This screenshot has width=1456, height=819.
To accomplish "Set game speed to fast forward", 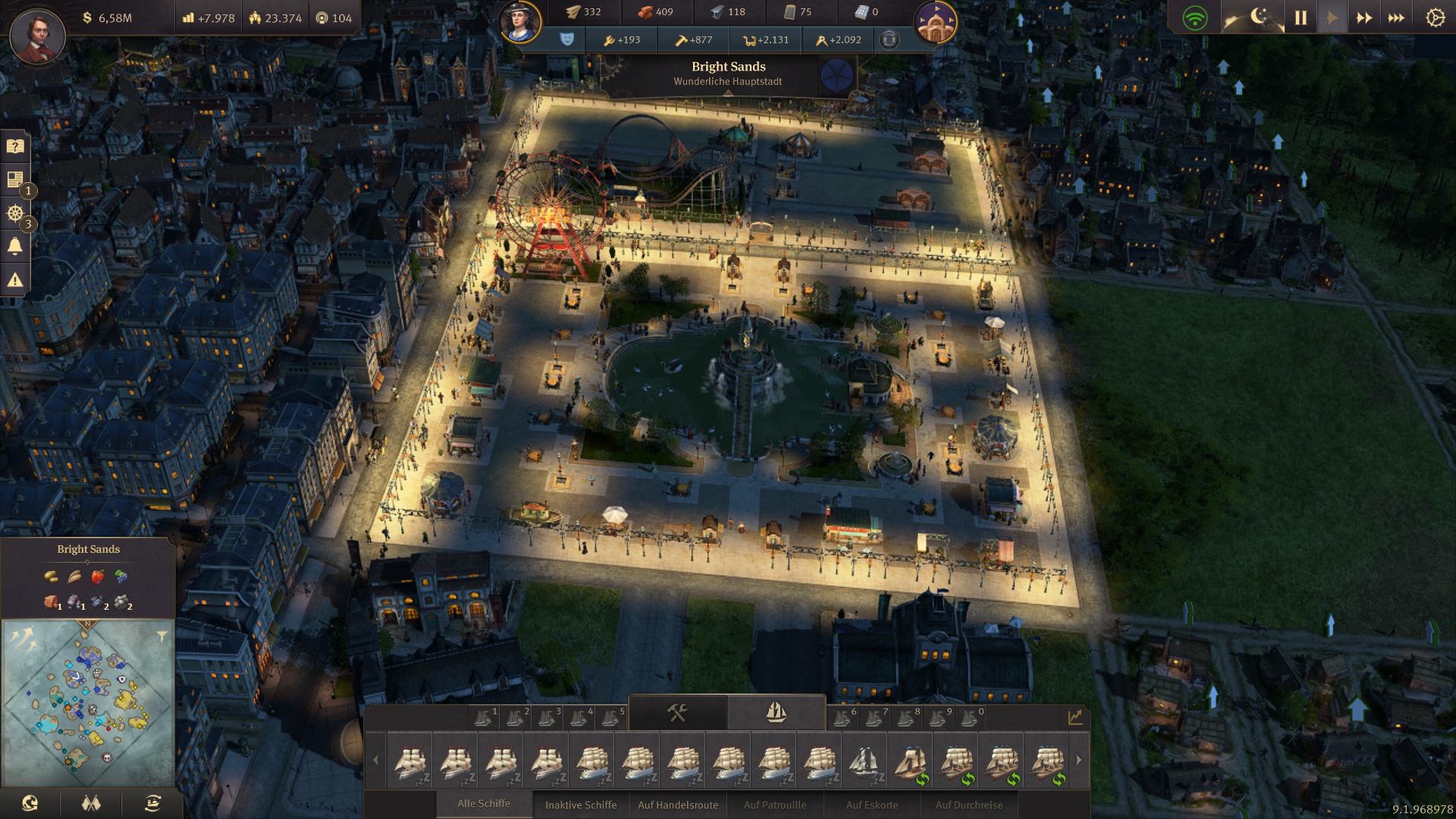I will (x=1363, y=17).
